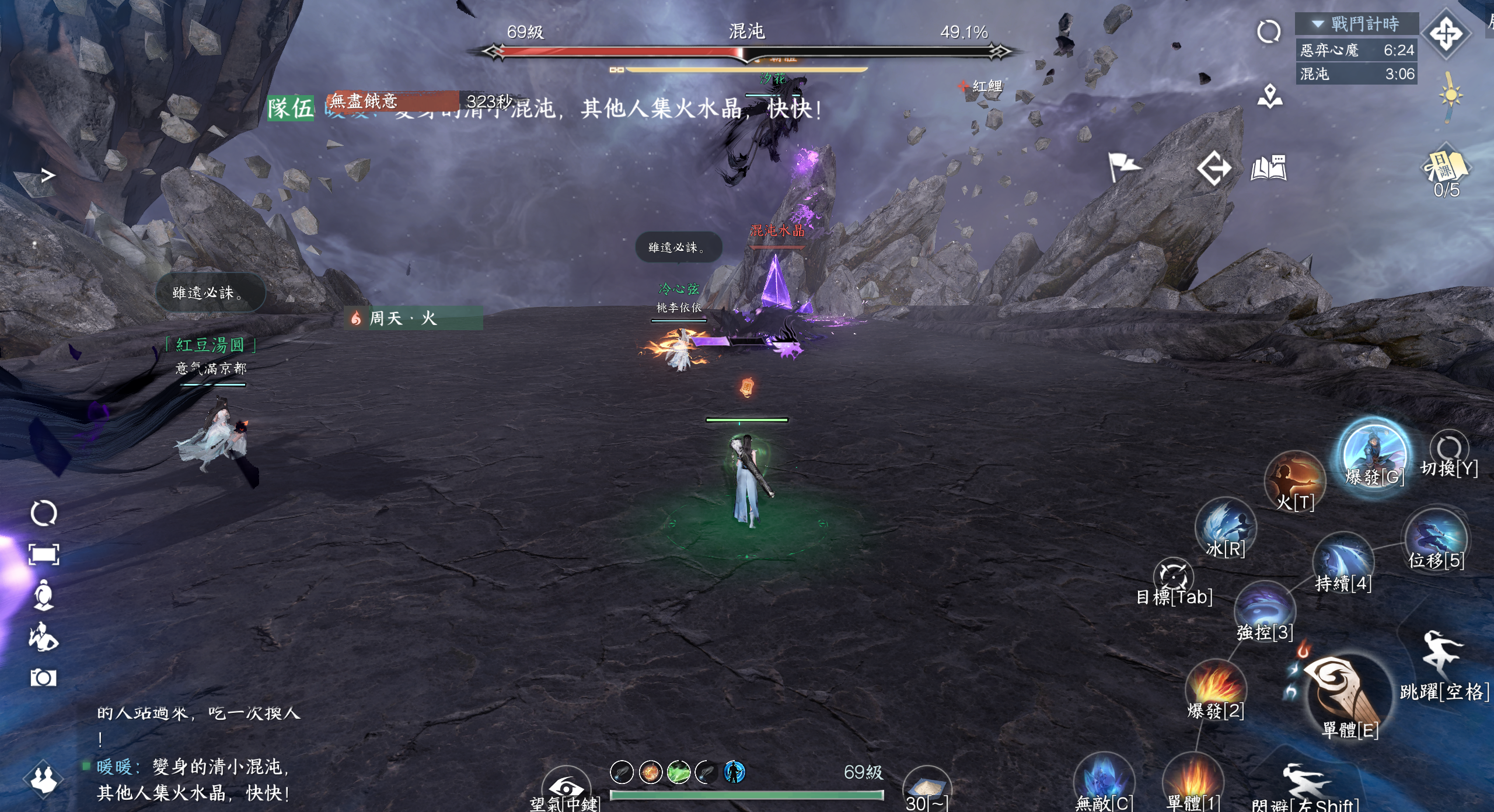Screen dimensions: 1494x812
Task: Open the camera screenshot mode
Action: point(43,677)
